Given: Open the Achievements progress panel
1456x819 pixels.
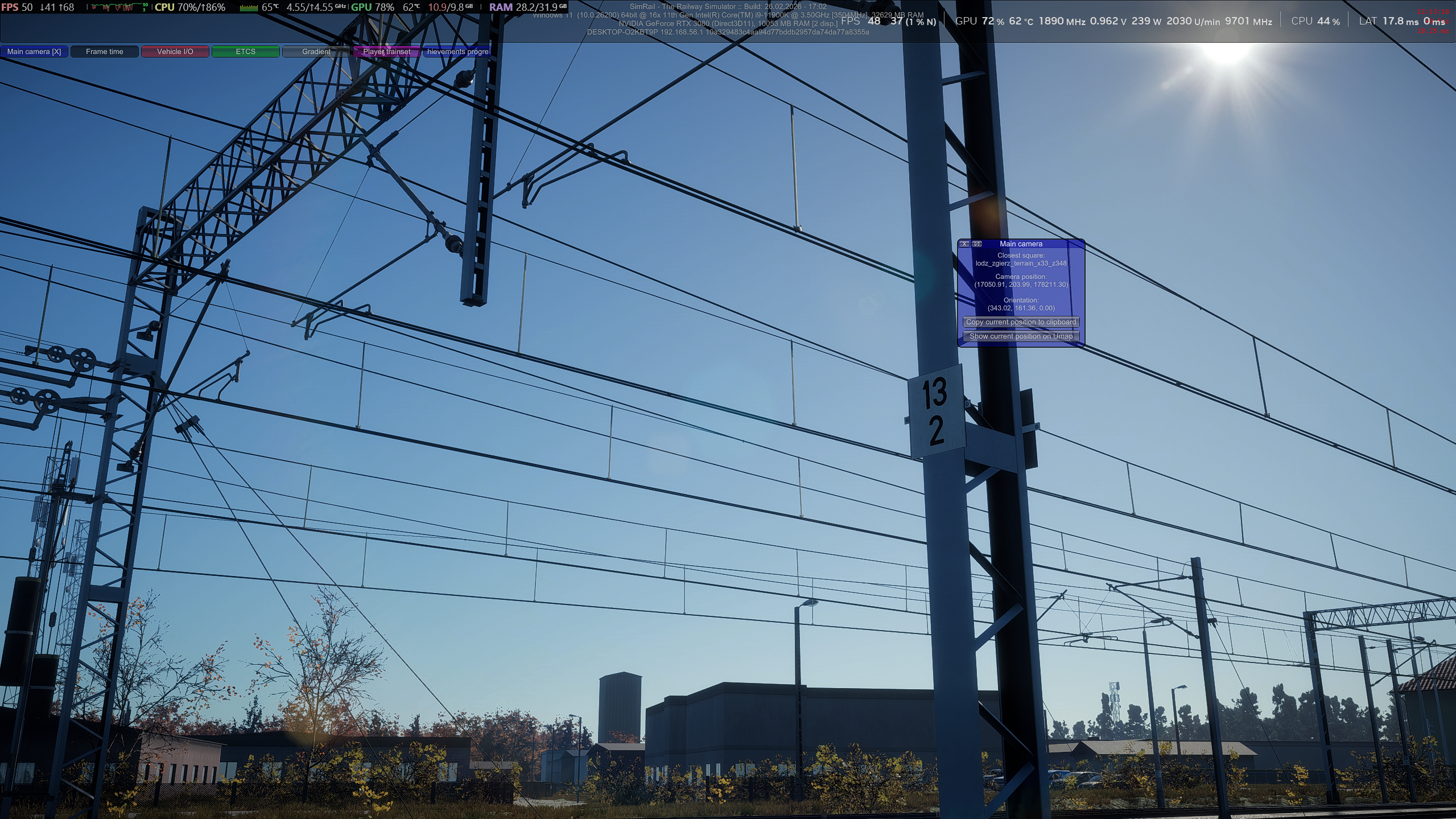Looking at the screenshot, I should pos(457,52).
